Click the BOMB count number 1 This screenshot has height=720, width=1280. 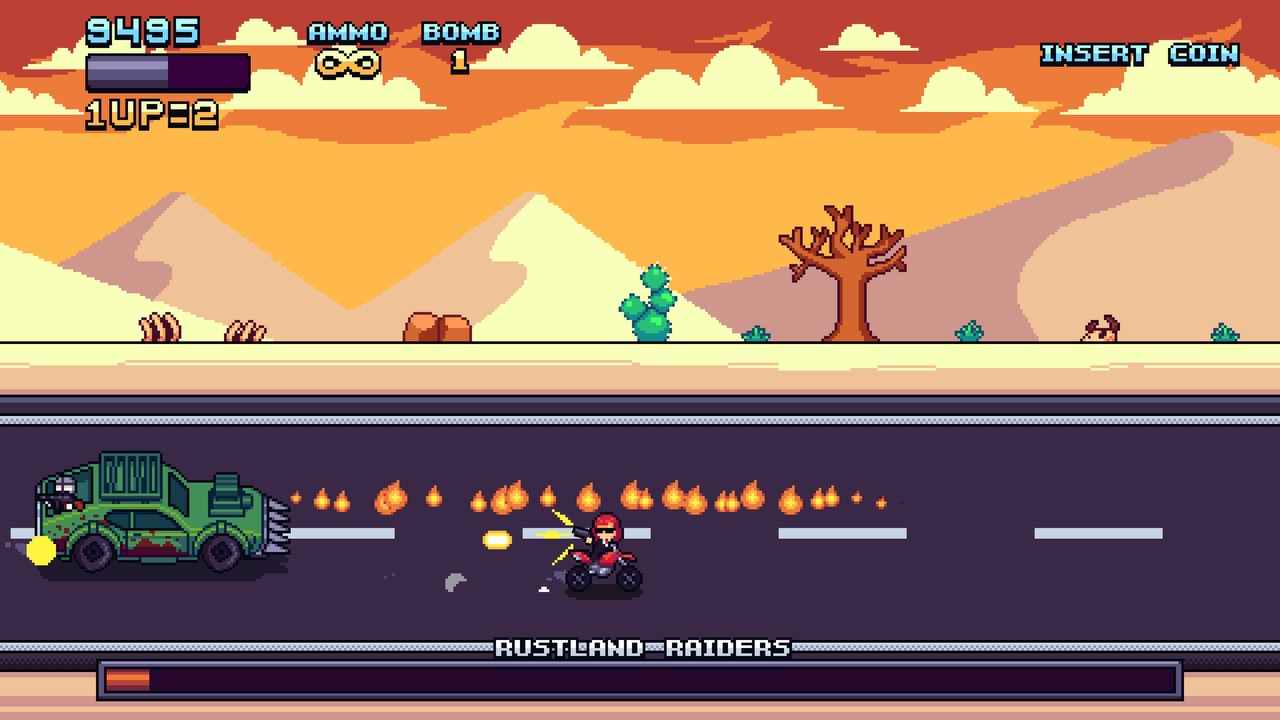point(459,60)
